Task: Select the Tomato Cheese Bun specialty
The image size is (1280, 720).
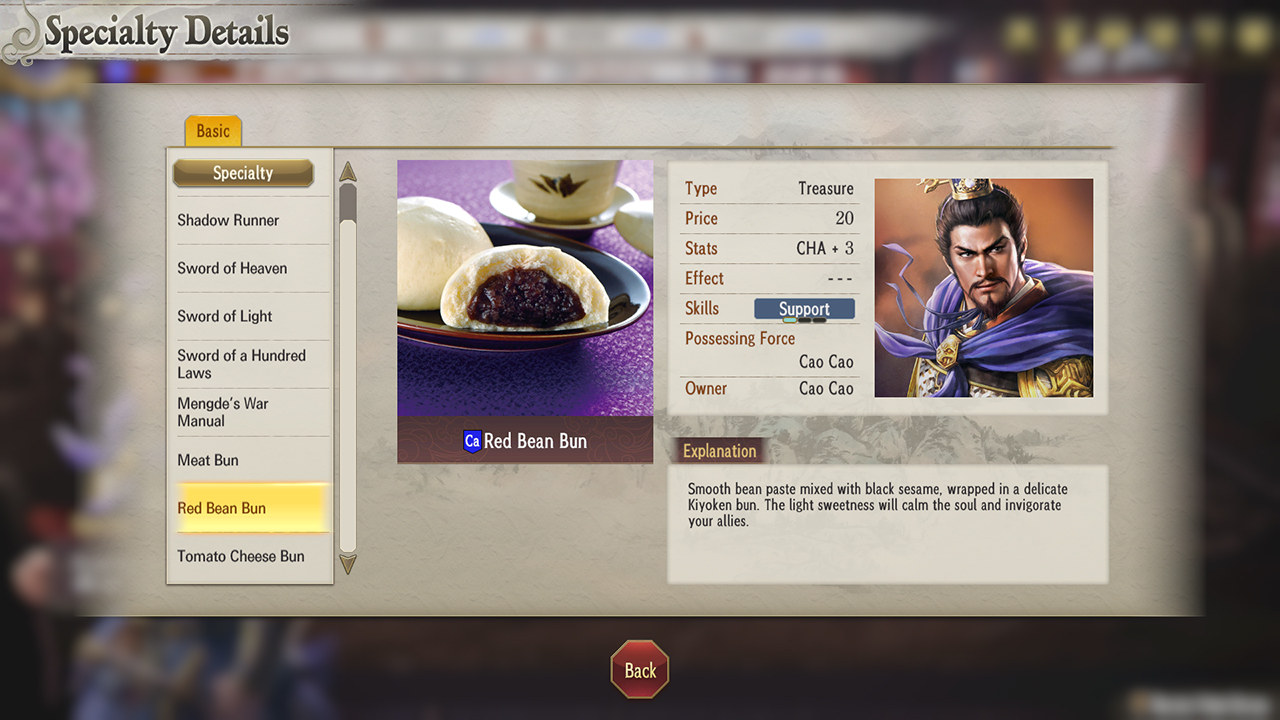Action: pyautogui.click(x=240, y=556)
